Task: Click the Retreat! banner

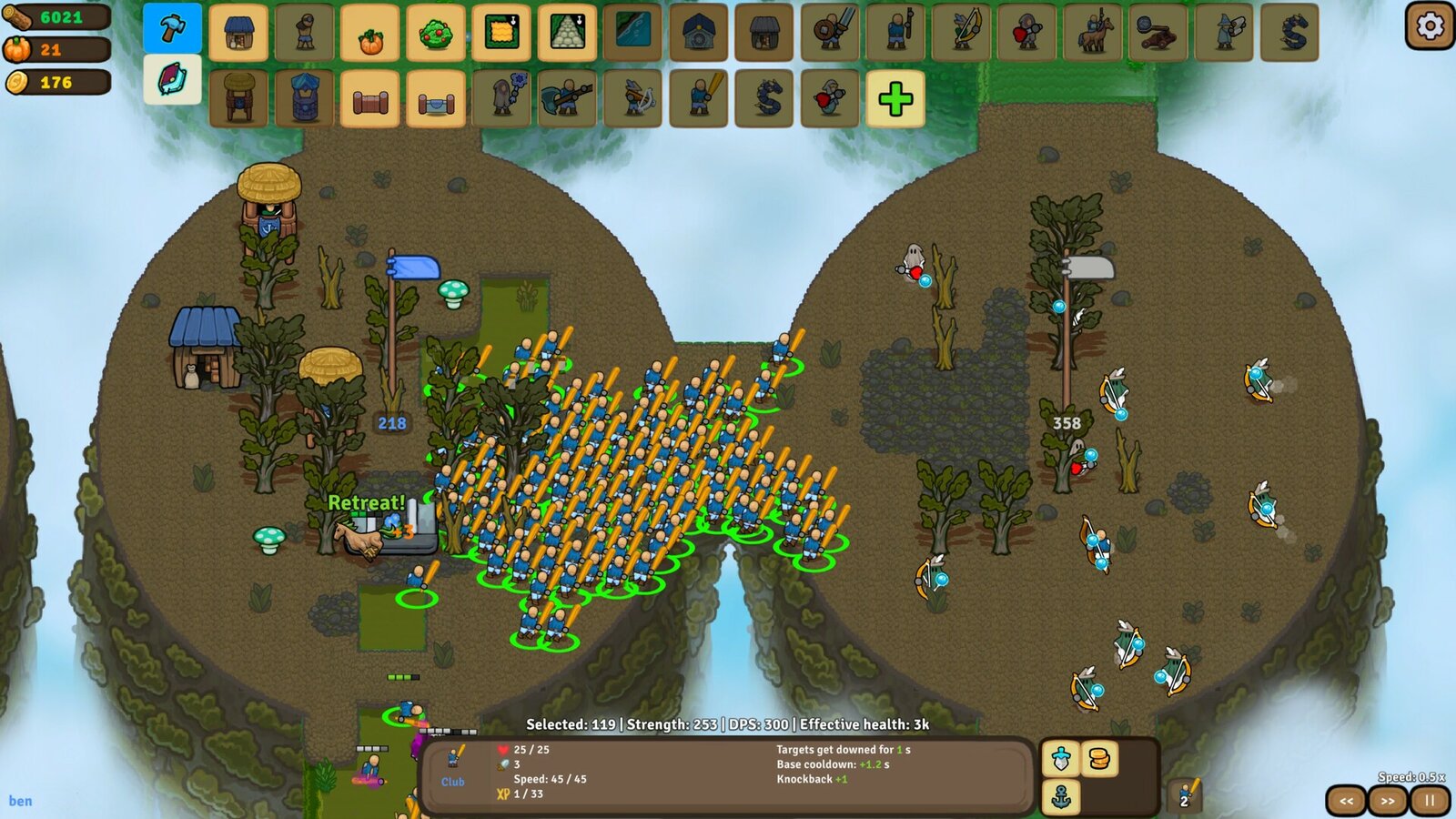Action: 367,501
